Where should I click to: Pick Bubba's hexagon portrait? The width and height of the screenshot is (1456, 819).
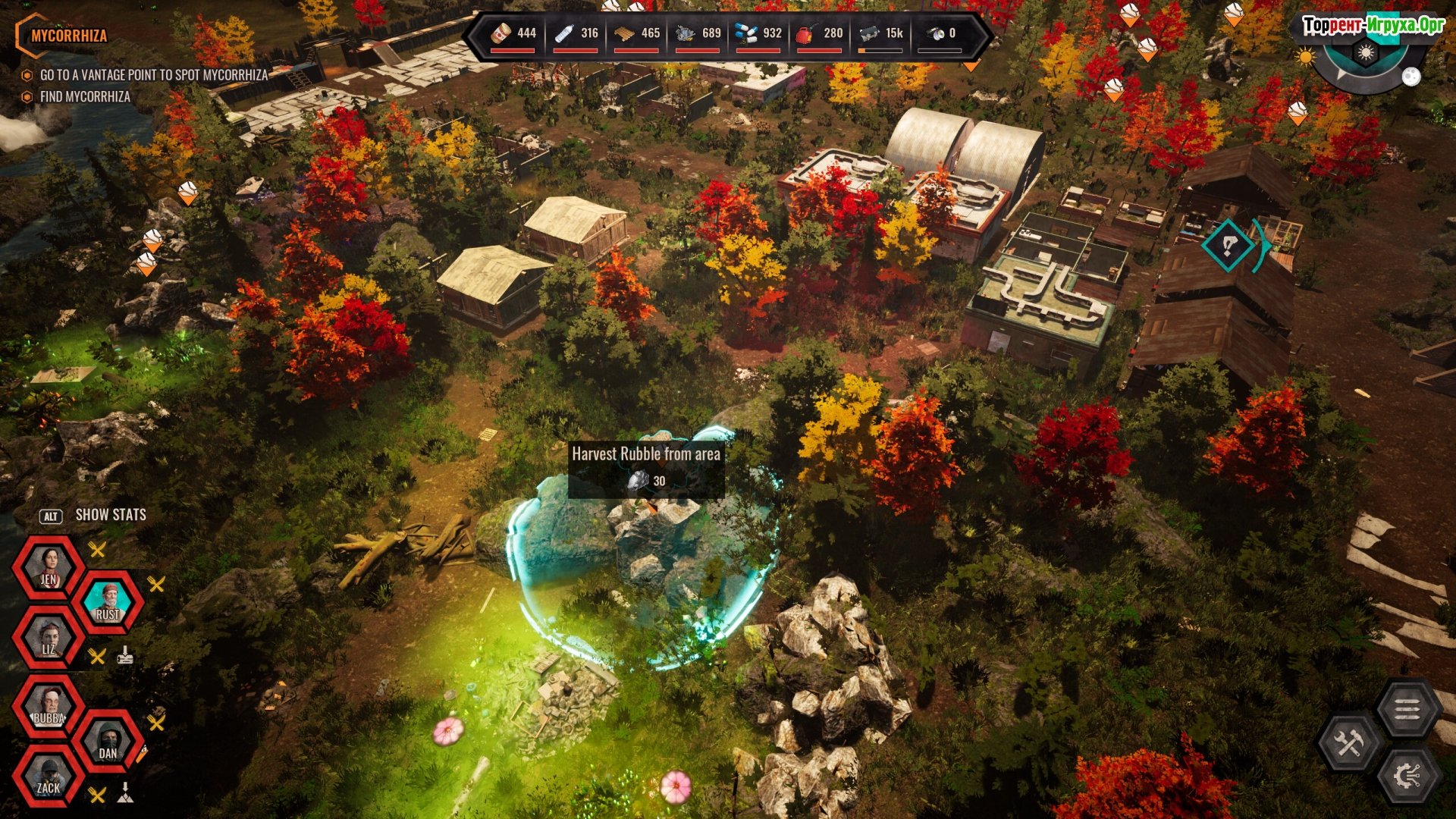tap(49, 707)
